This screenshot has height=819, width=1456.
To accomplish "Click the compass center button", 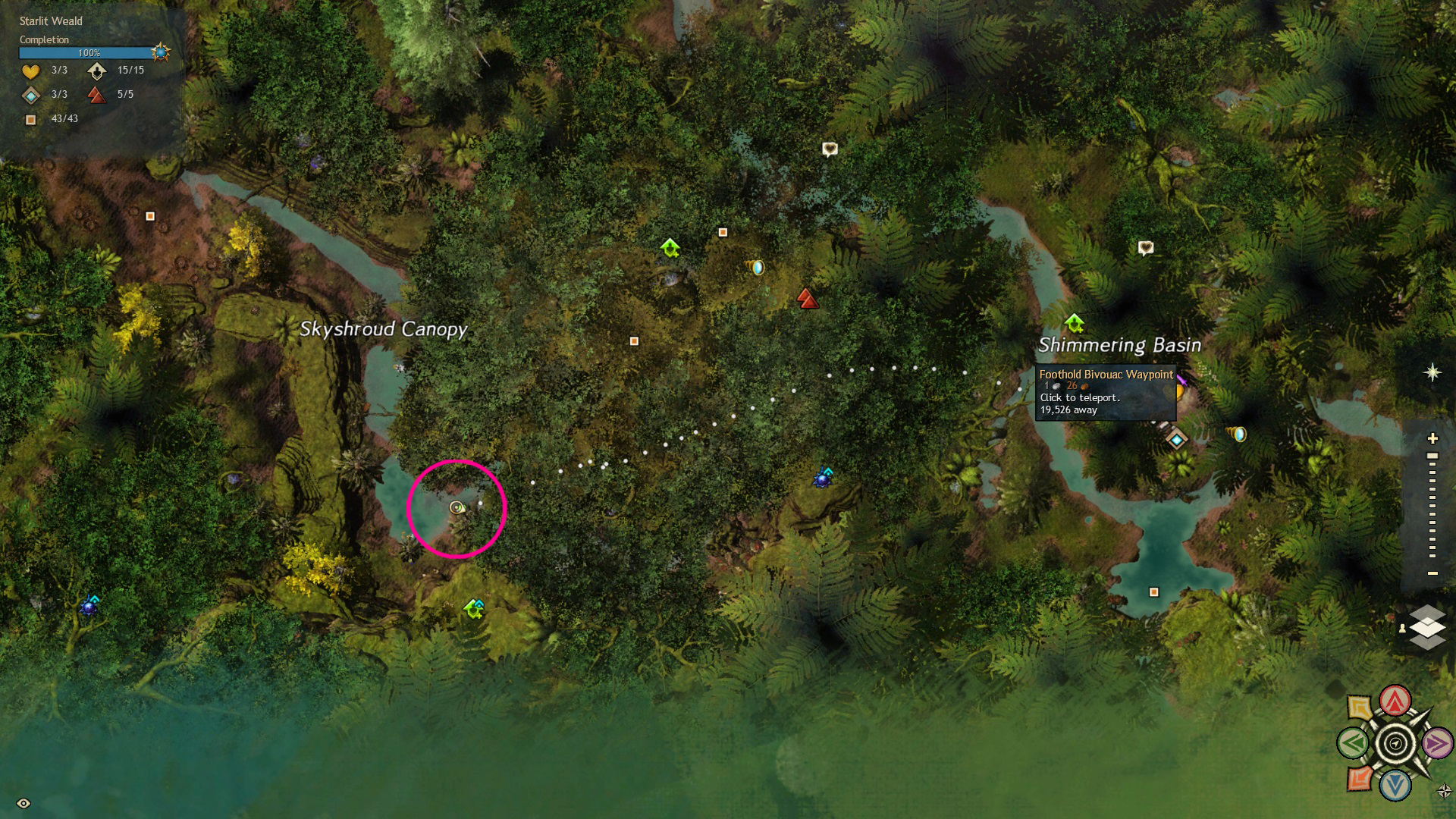I will pos(1395,743).
